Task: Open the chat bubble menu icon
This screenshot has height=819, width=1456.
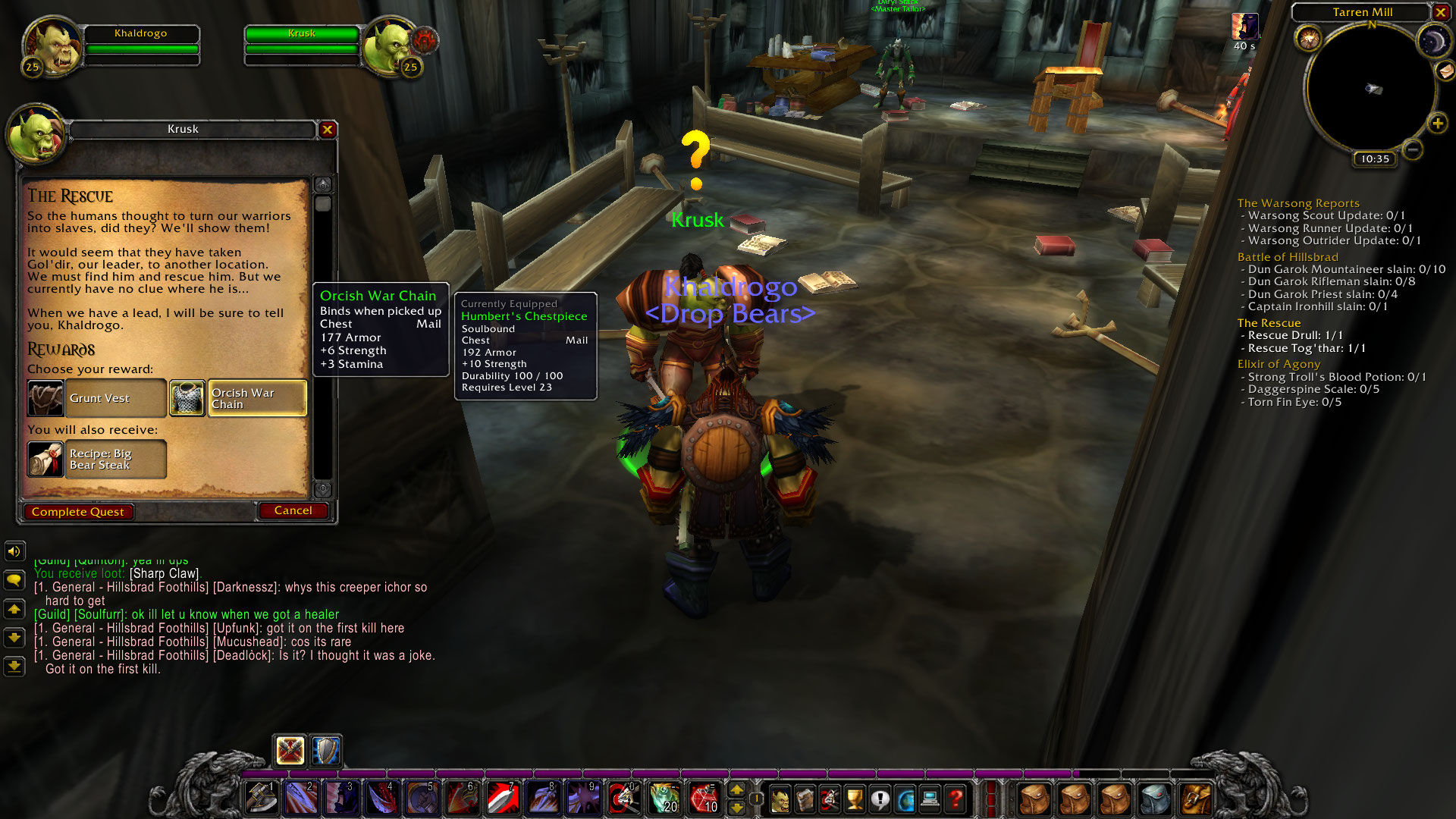Action: (13, 579)
